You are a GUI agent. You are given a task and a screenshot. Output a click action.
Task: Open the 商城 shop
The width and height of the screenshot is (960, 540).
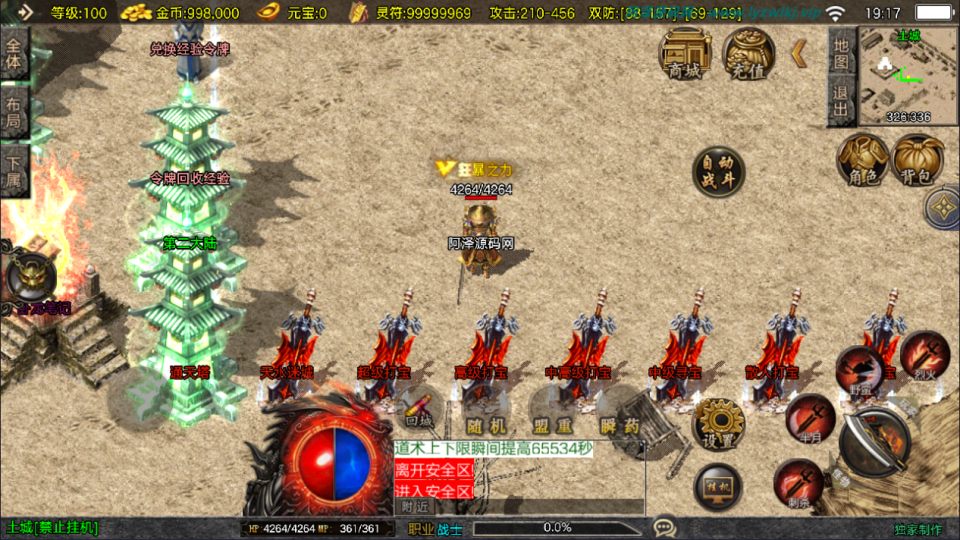(x=685, y=54)
